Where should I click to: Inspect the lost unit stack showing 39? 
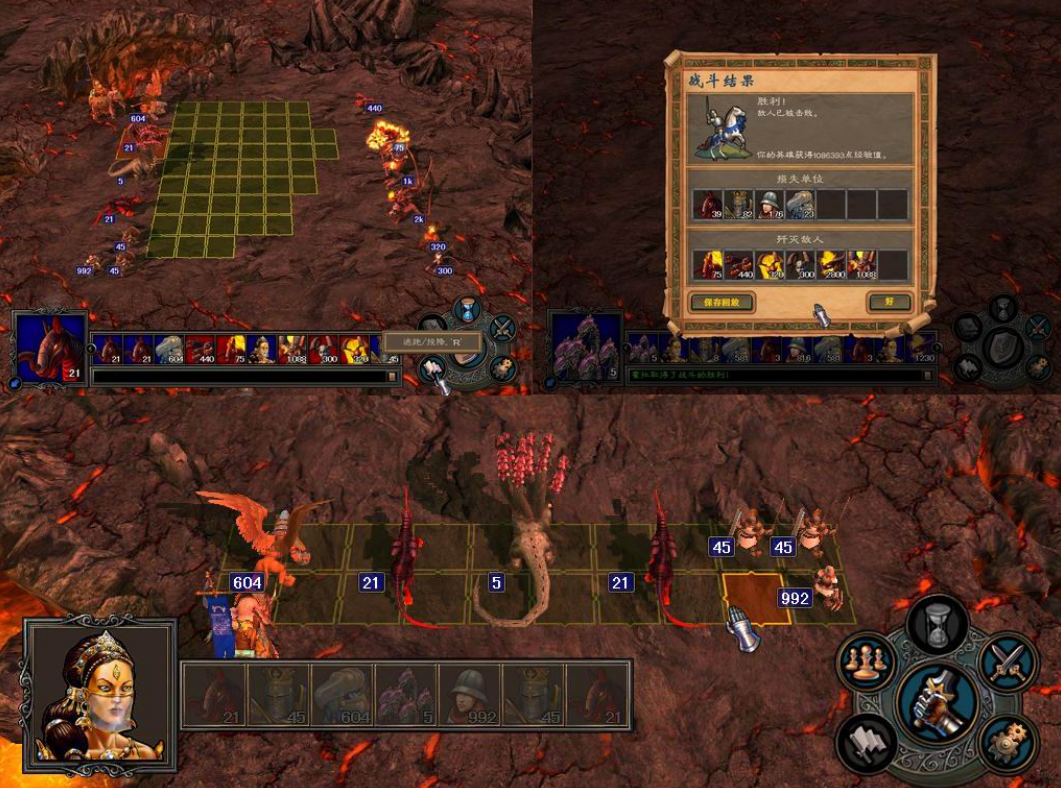707,204
